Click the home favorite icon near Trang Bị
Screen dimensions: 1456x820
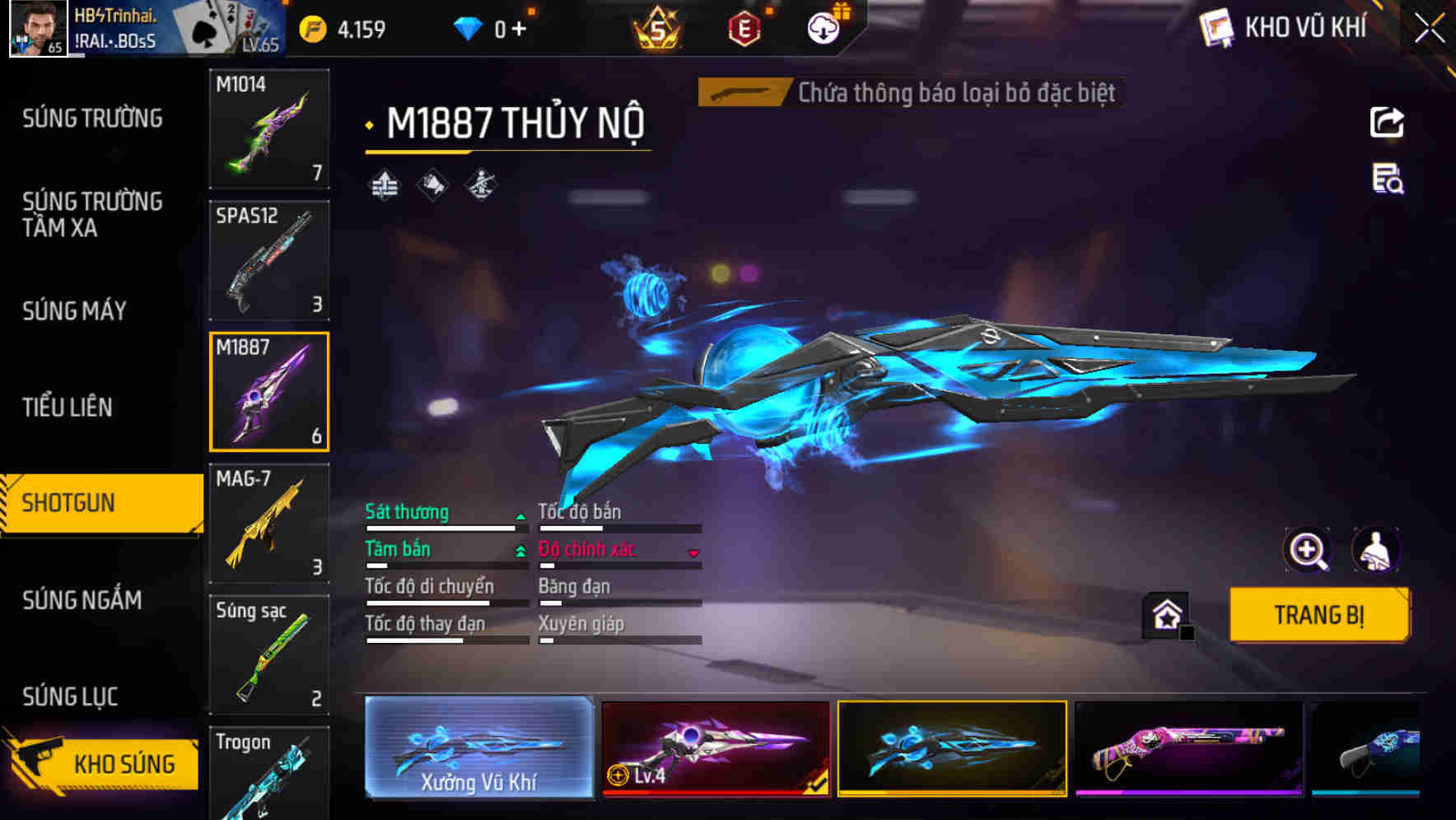coord(1164,614)
